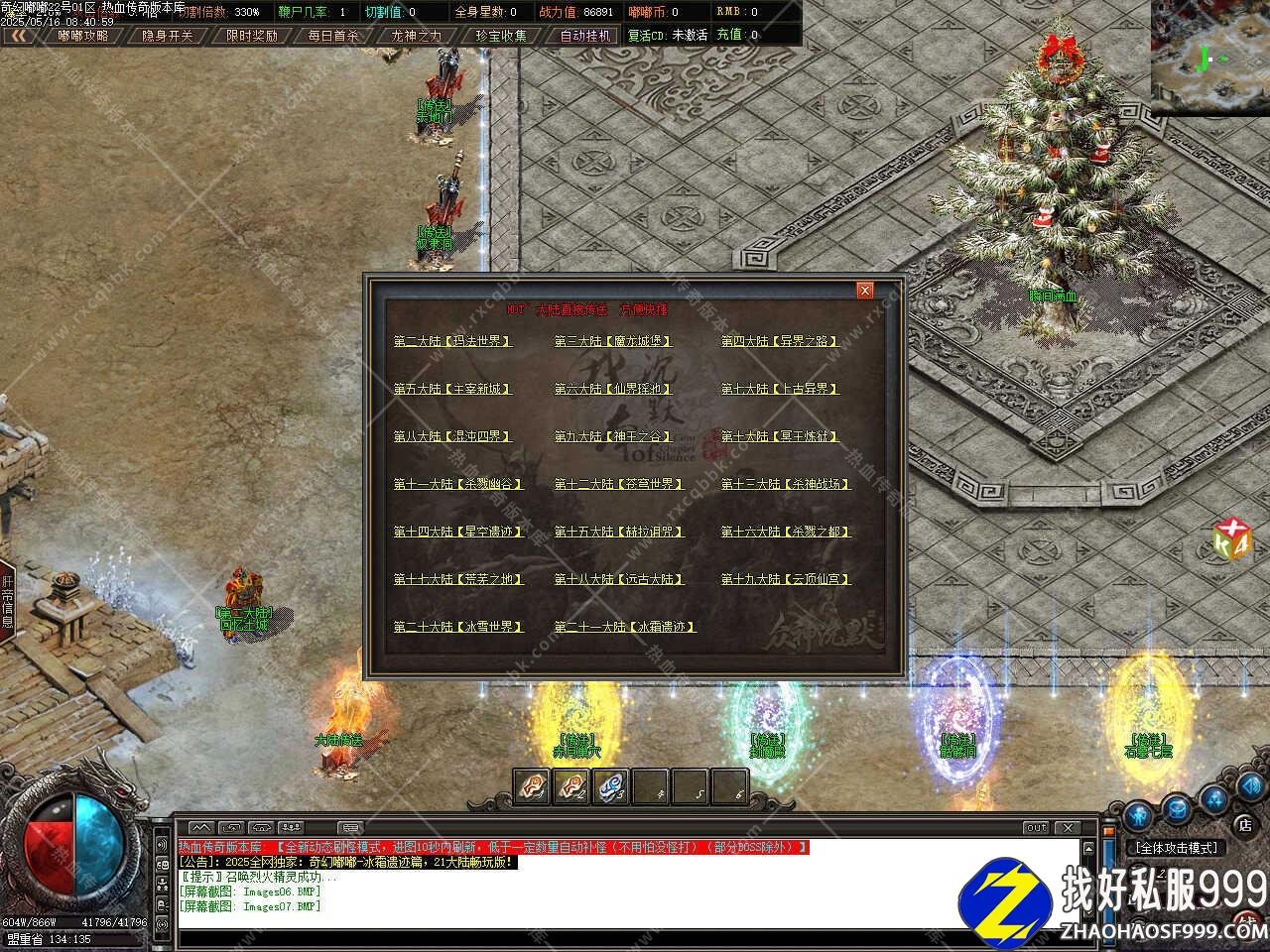Close the continent teleport window

(x=865, y=290)
